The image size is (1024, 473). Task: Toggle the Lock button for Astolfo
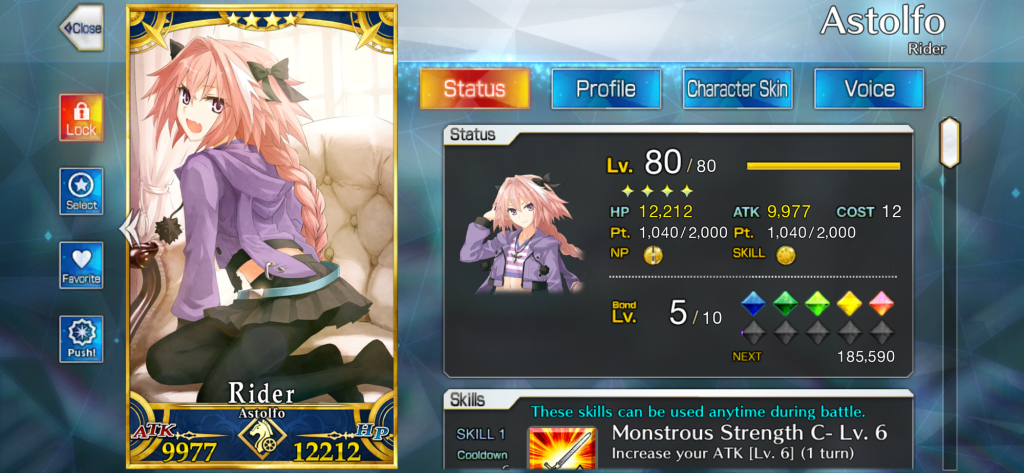pyautogui.click(x=81, y=119)
